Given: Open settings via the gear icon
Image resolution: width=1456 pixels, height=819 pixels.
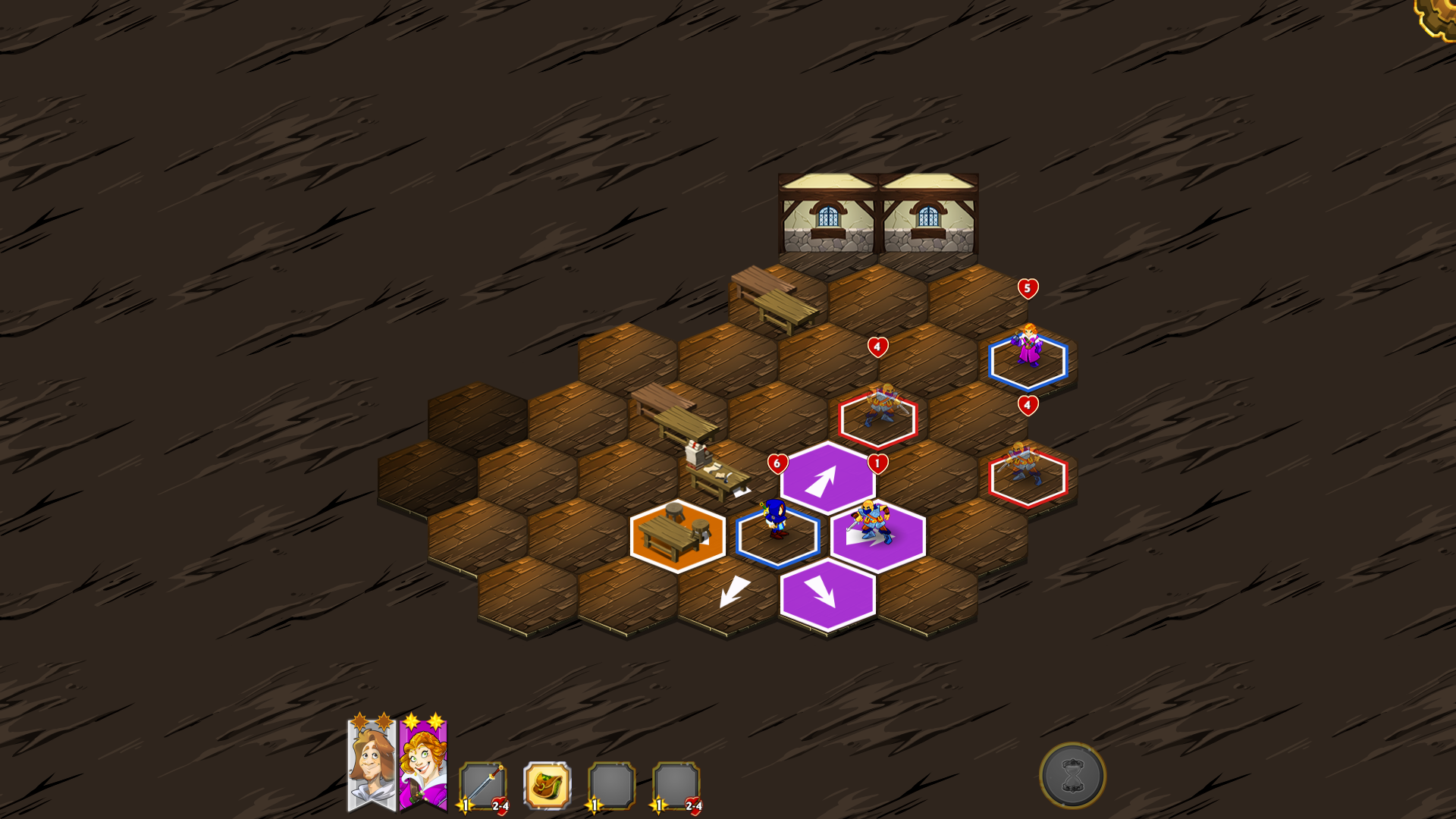Looking at the screenshot, I should 1438,15.
